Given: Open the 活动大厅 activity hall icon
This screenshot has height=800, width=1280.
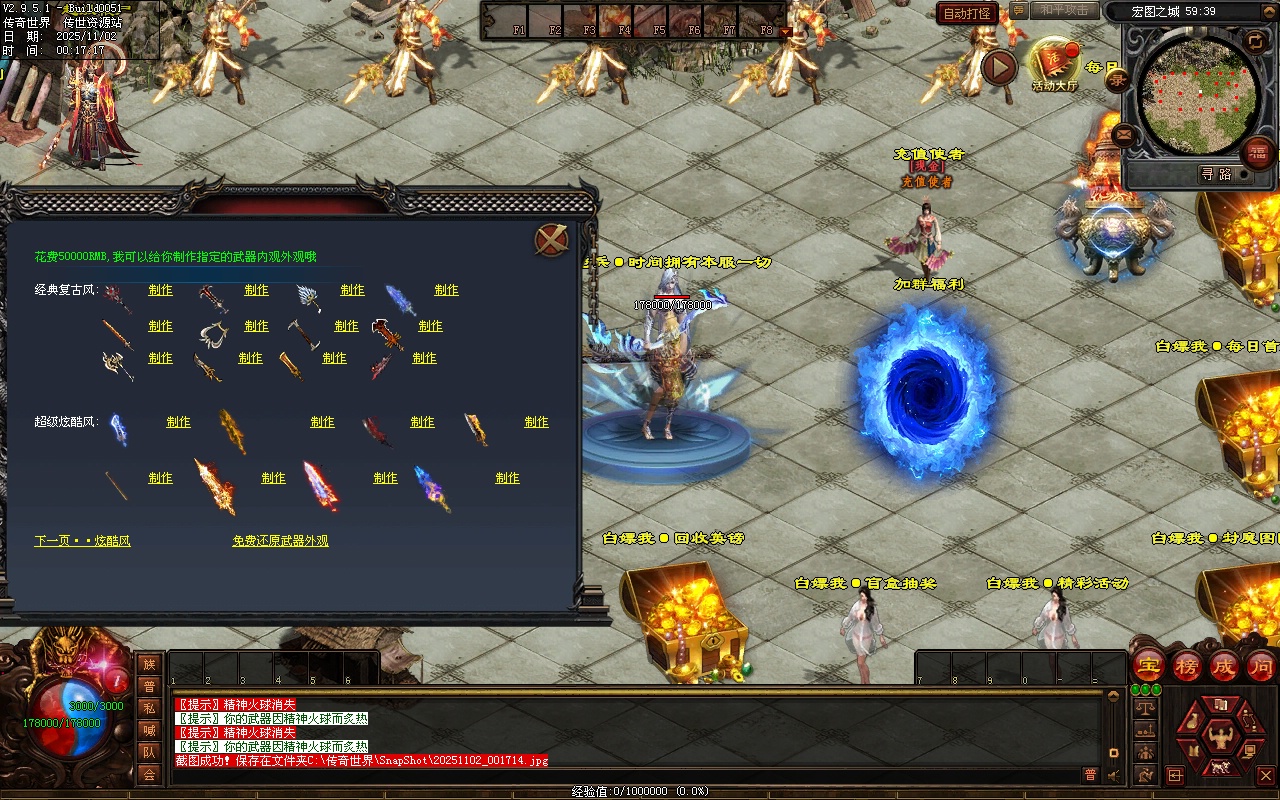Looking at the screenshot, I should click(x=1054, y=63).
